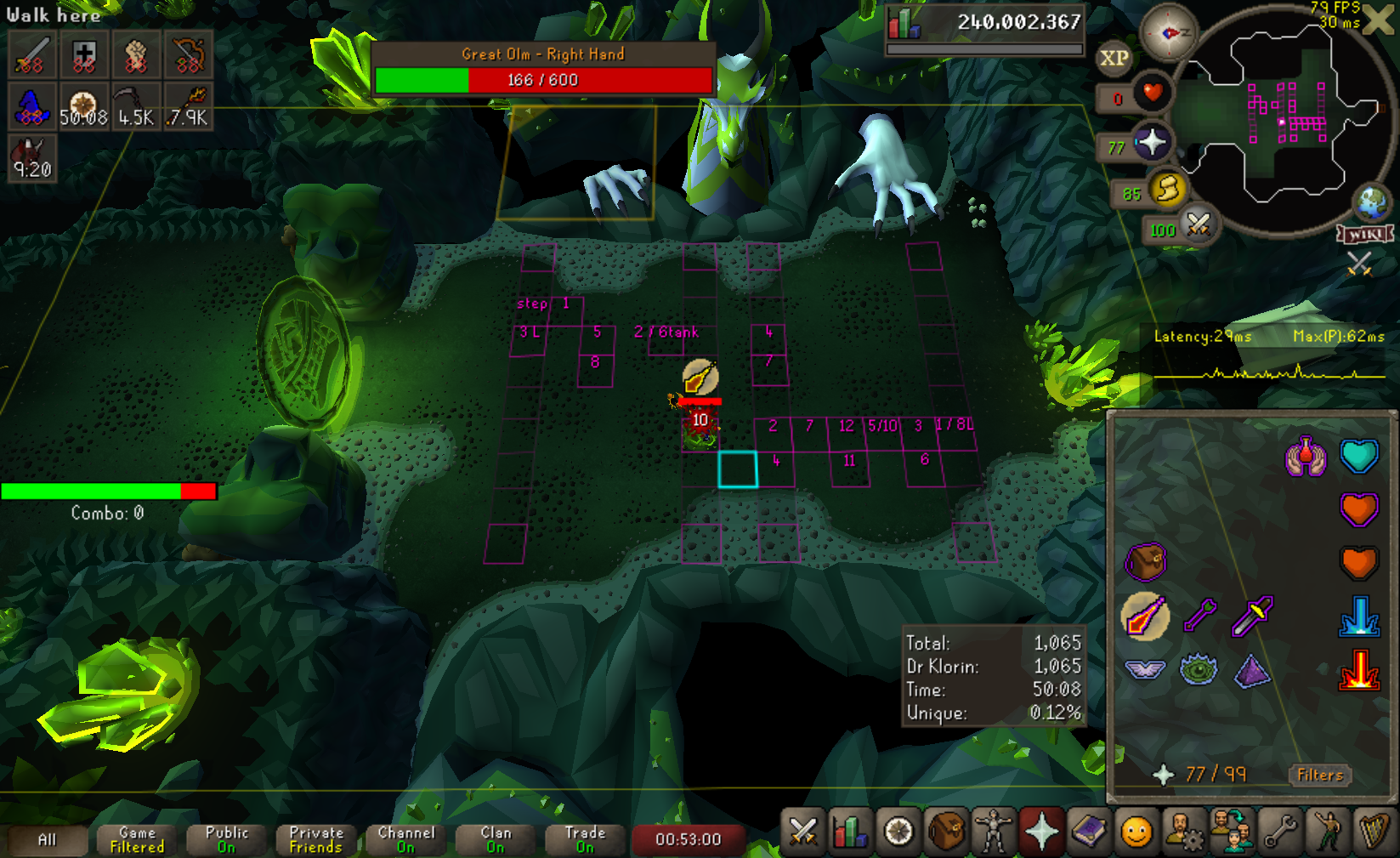The width and height of the screenshot is (1400, 858).
Task: Open the Inventory backpack tab
Action: [x=946, y=832]
